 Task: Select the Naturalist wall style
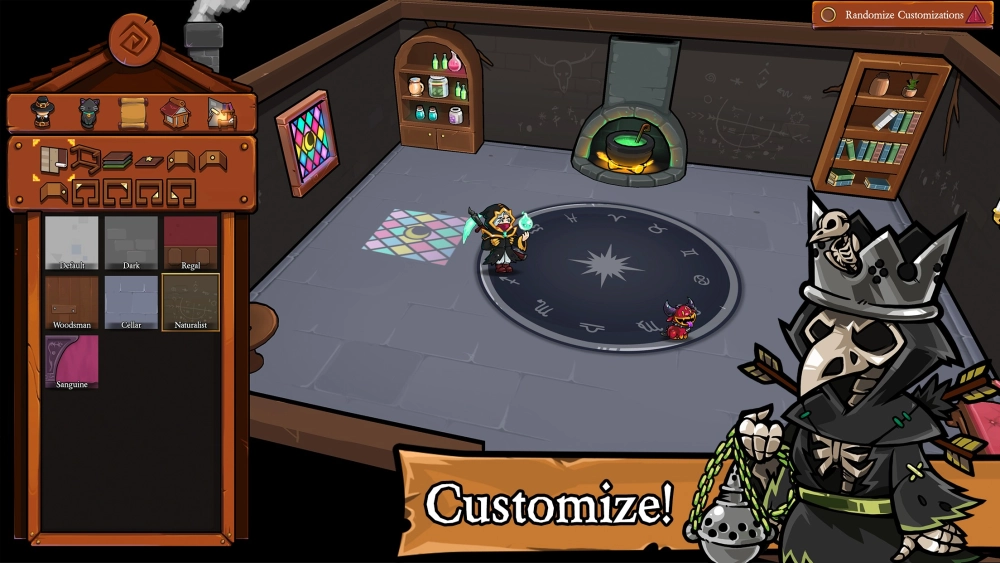(191, 303)
